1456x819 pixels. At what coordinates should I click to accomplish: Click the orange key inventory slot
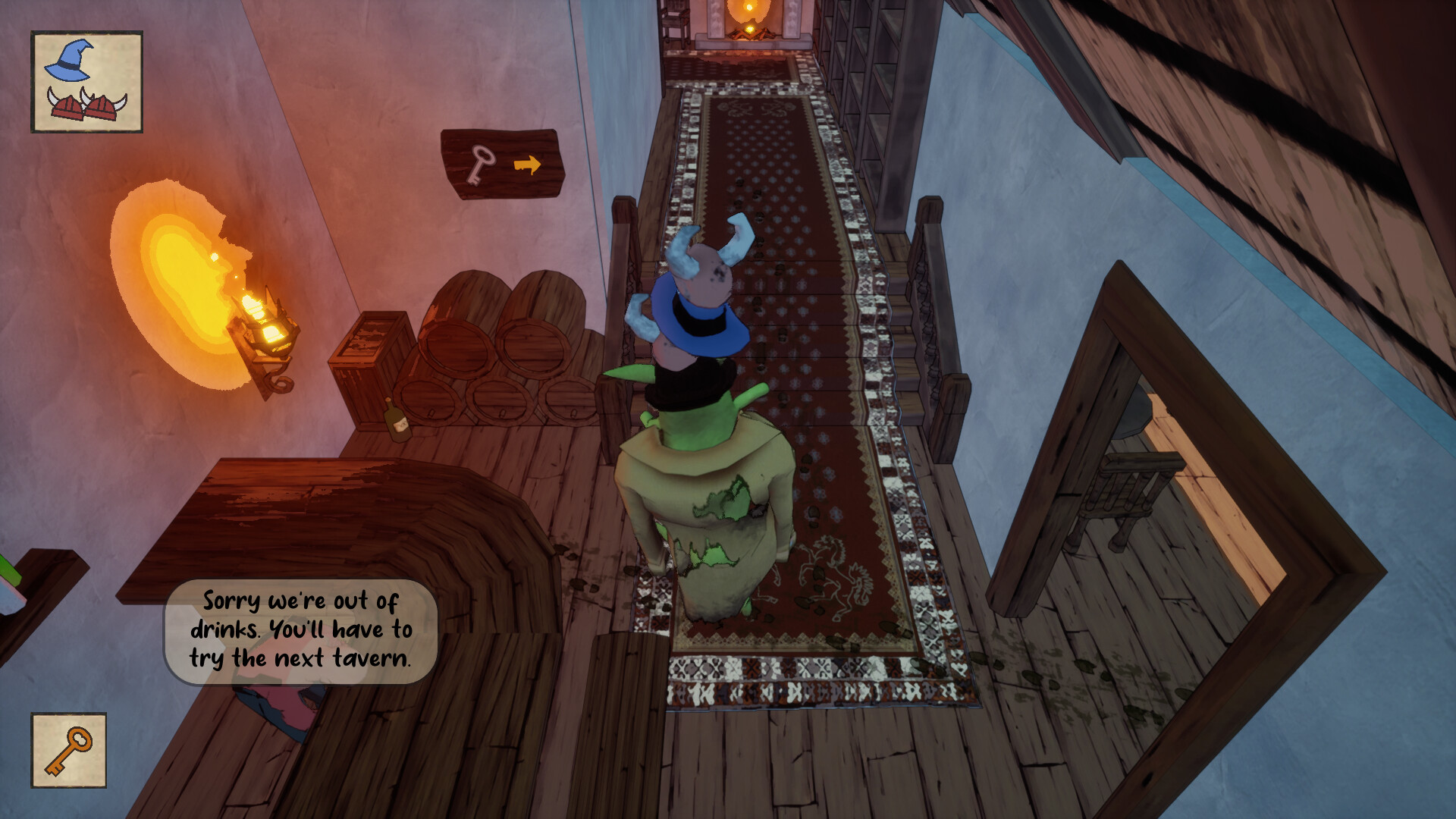(x=68, y=750)
